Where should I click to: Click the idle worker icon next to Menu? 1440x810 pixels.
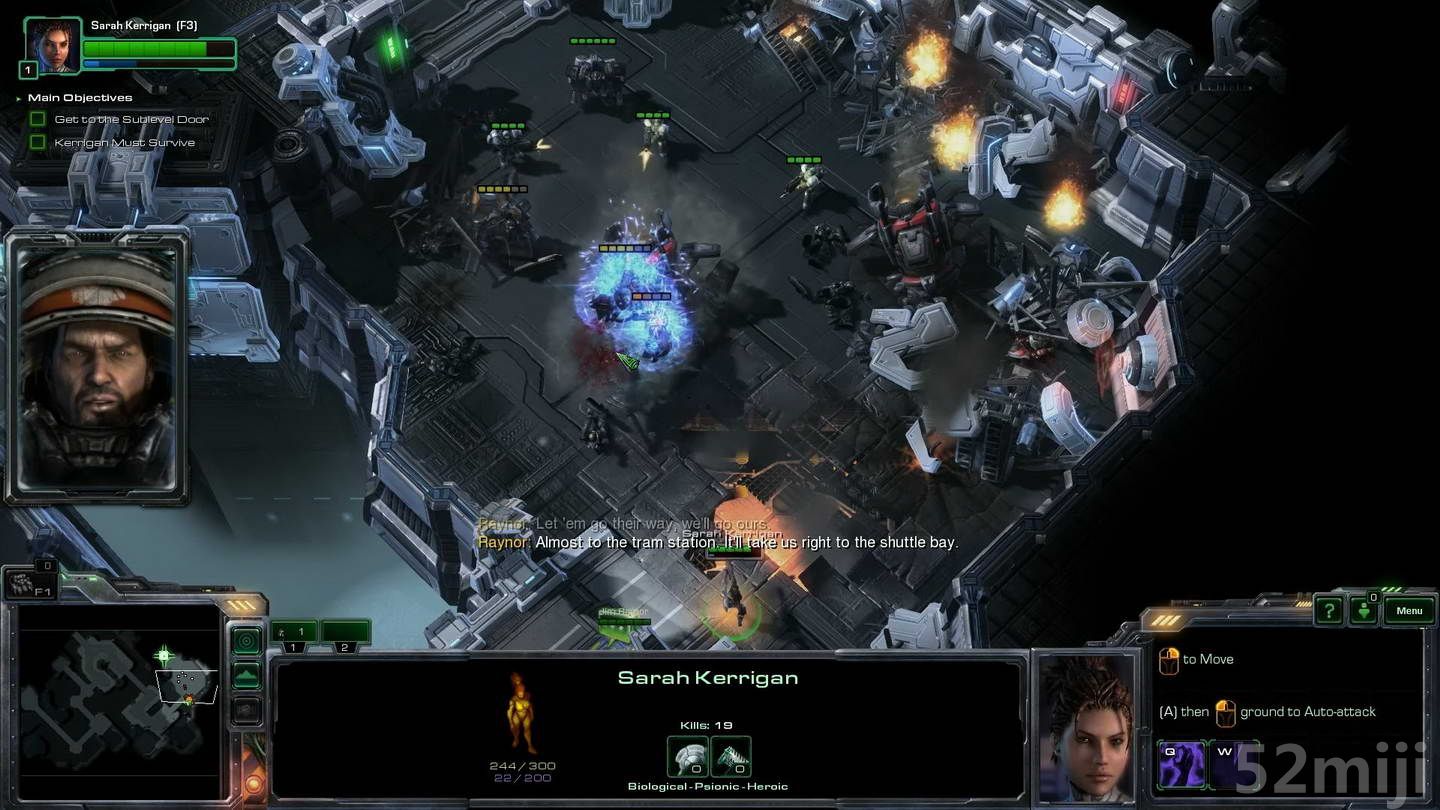click(1364, 610)
